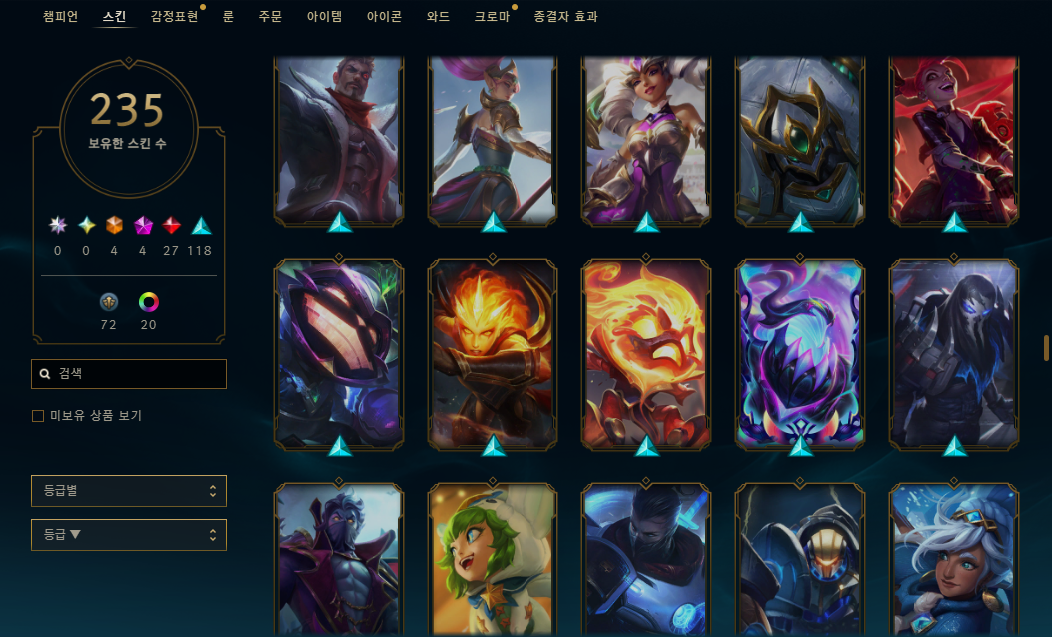Pick the red-haired girl skin on red background
This screenshot has width=1052, height=637.
pyautogui.click(x=954, y=138)
